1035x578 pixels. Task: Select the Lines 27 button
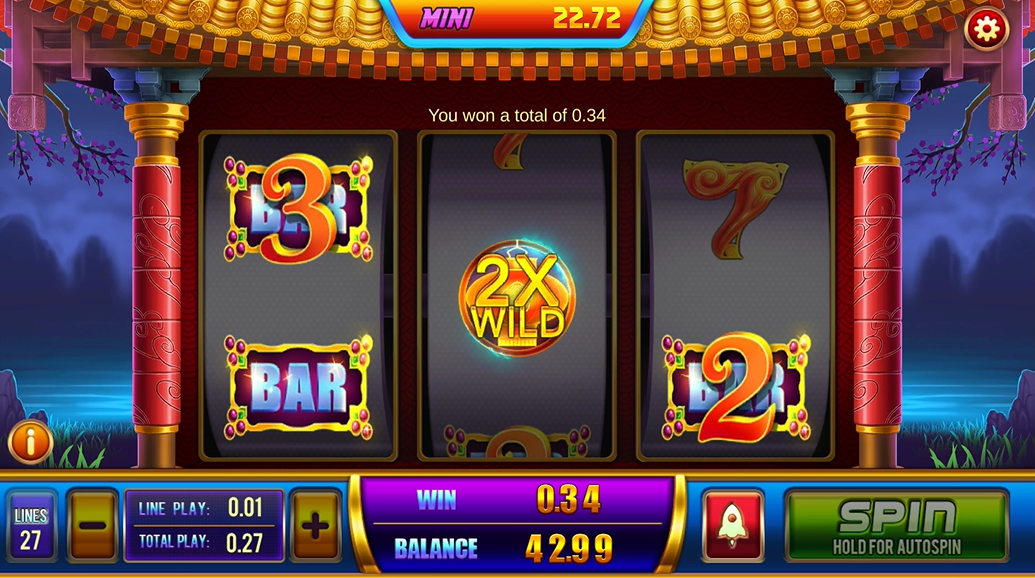(31, 525)
